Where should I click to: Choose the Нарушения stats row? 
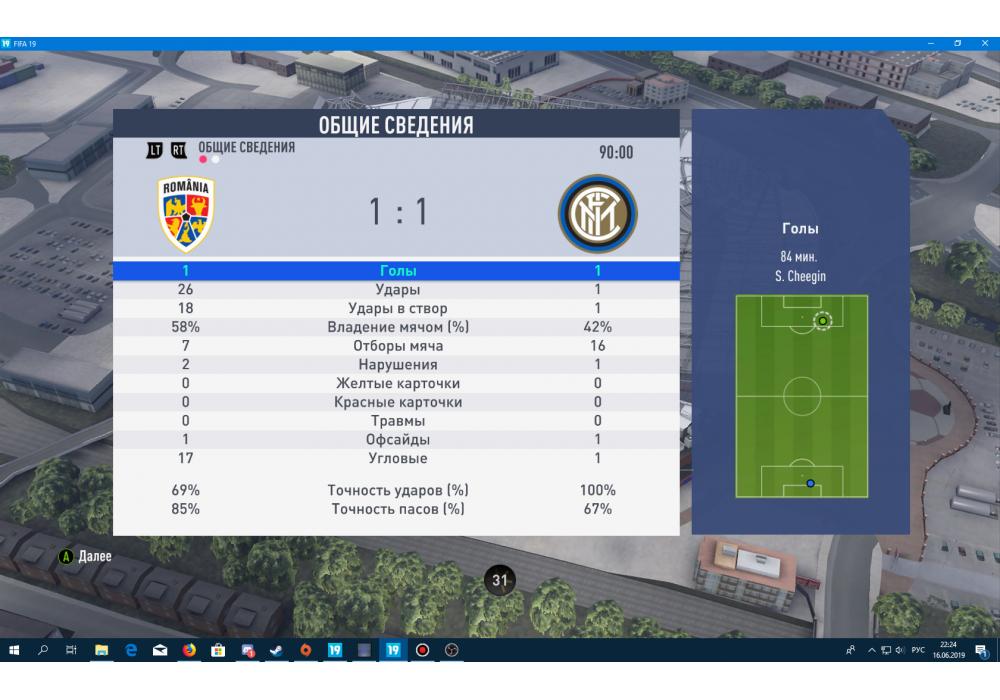pyautogui.click(x=398, y=365)
